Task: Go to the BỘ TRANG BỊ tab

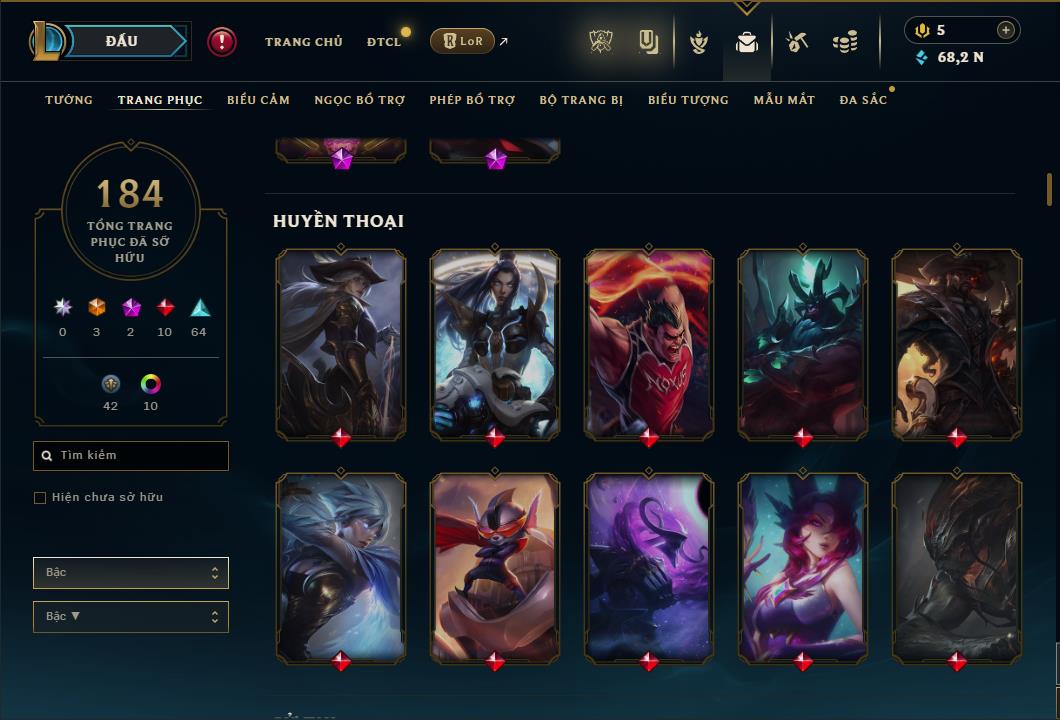Action: pos(581,100)
